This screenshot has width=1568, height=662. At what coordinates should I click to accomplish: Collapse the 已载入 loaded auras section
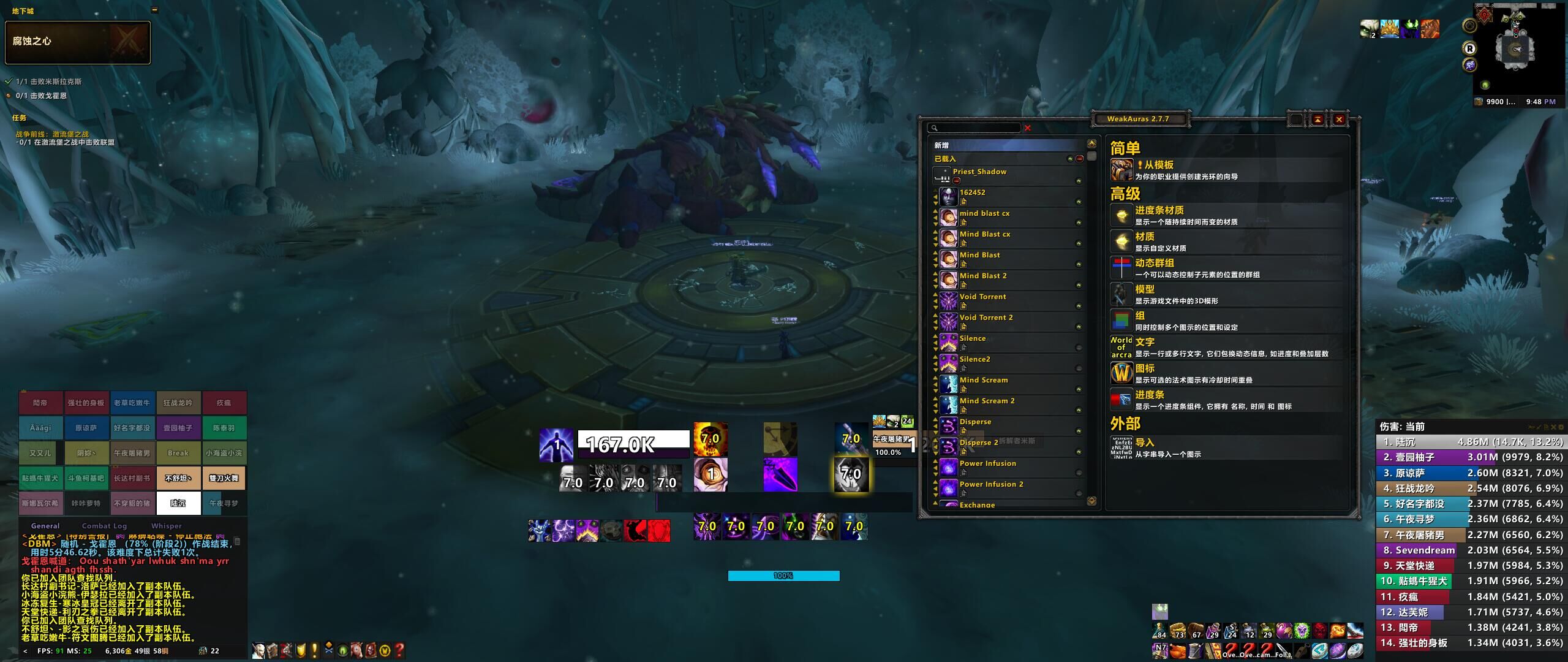[x=1079, y=159]
